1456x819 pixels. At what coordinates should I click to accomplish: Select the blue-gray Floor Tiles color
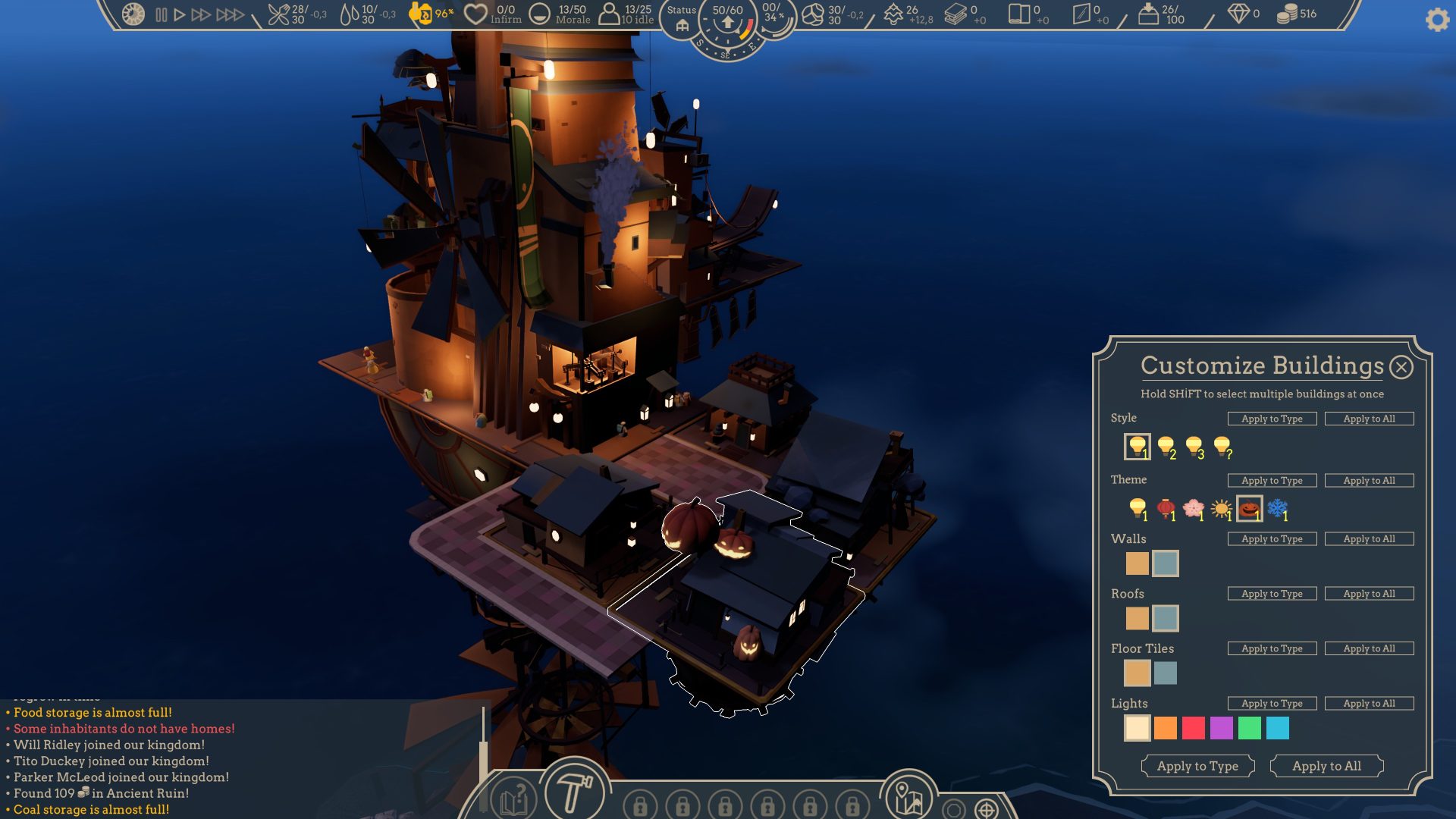(x=1166, y=673)
